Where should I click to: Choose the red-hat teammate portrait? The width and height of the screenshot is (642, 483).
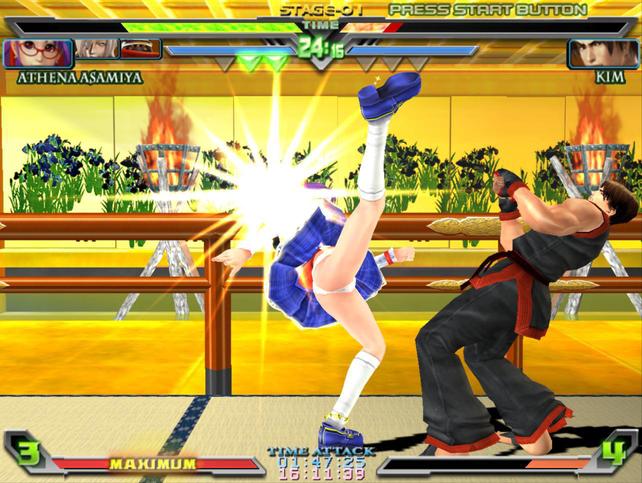[x=138, y=49]
